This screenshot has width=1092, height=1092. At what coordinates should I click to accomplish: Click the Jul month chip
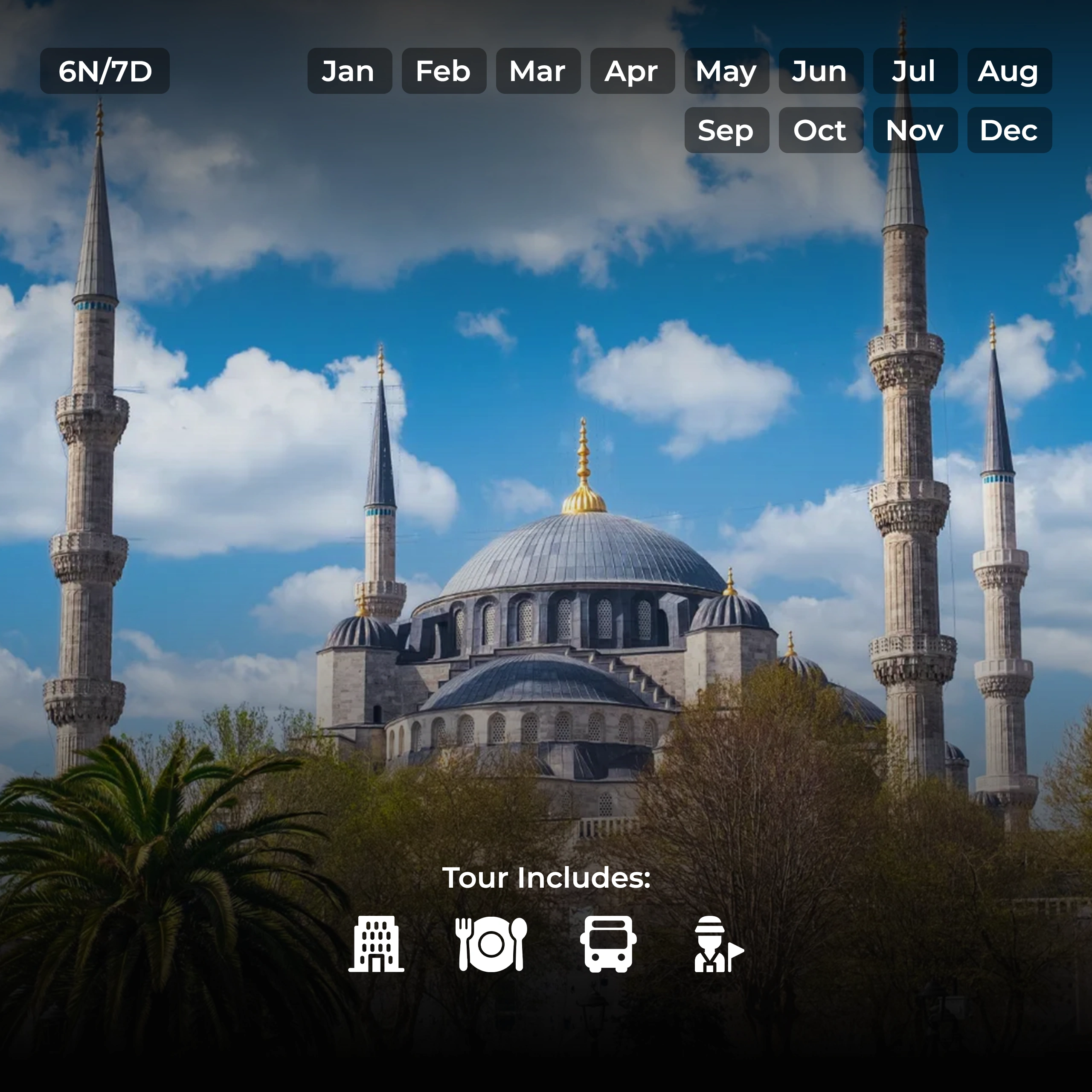pyautogui.click(x=915, y=71)
